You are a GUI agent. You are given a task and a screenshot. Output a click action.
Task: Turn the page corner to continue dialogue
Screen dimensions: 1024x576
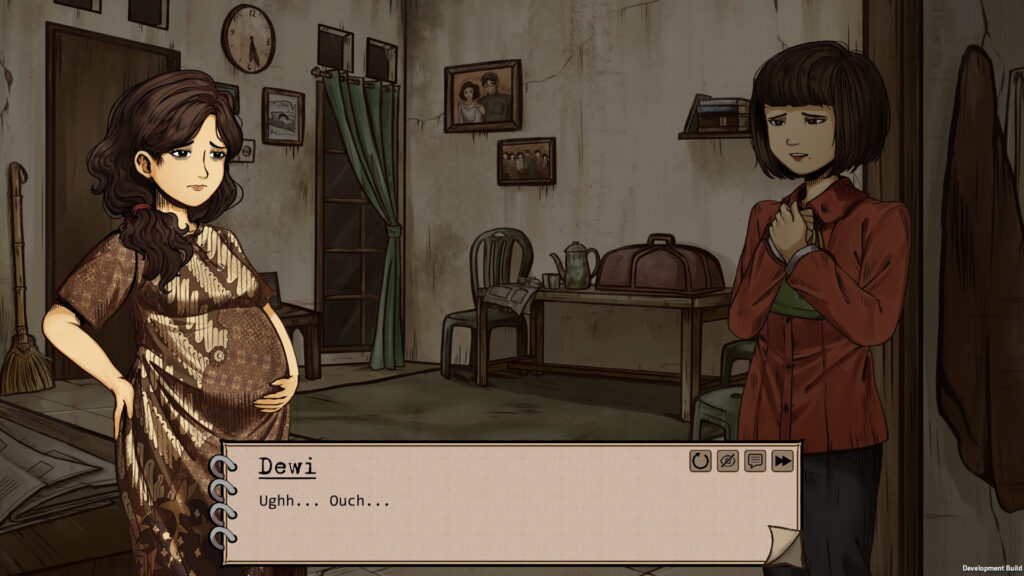783,544
